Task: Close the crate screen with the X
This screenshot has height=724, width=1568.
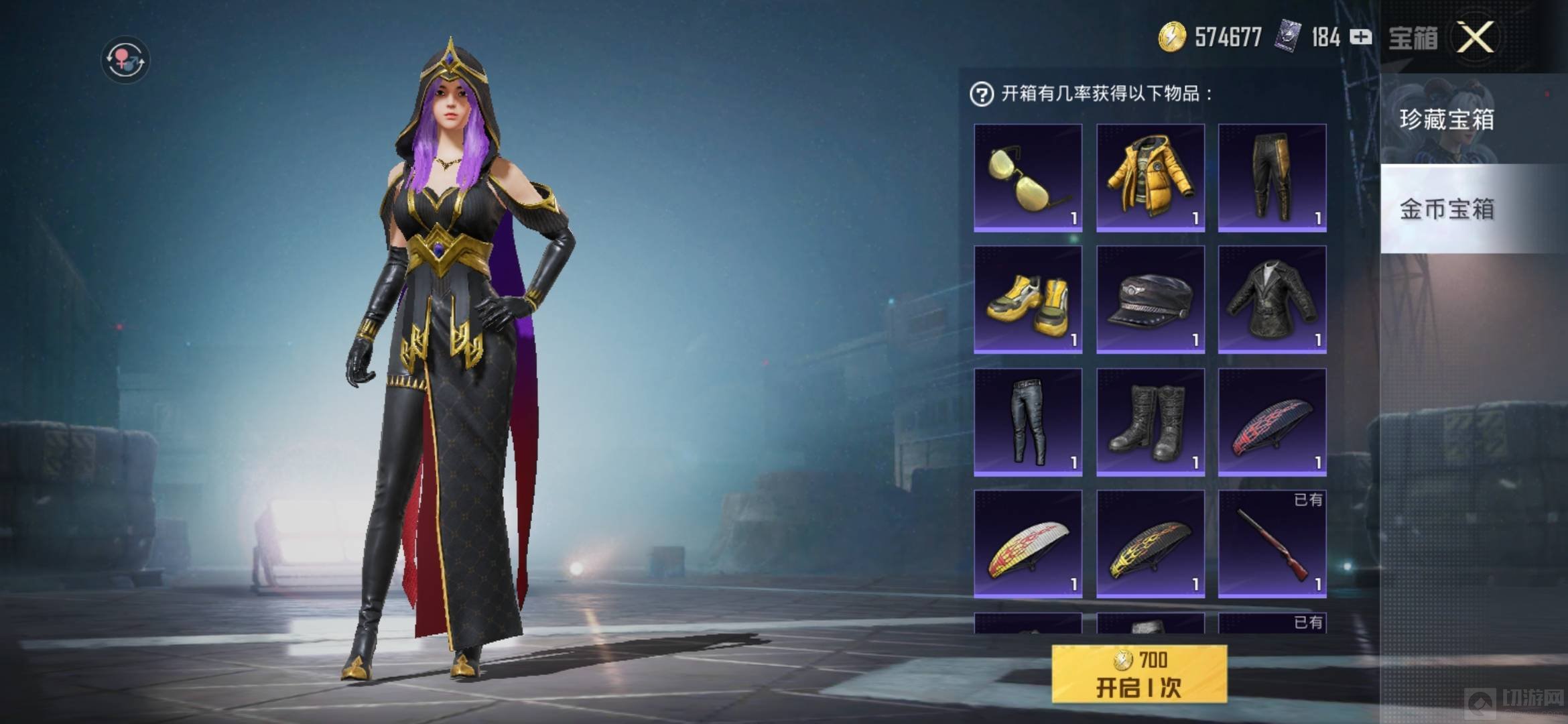Action: [1475, 37]
